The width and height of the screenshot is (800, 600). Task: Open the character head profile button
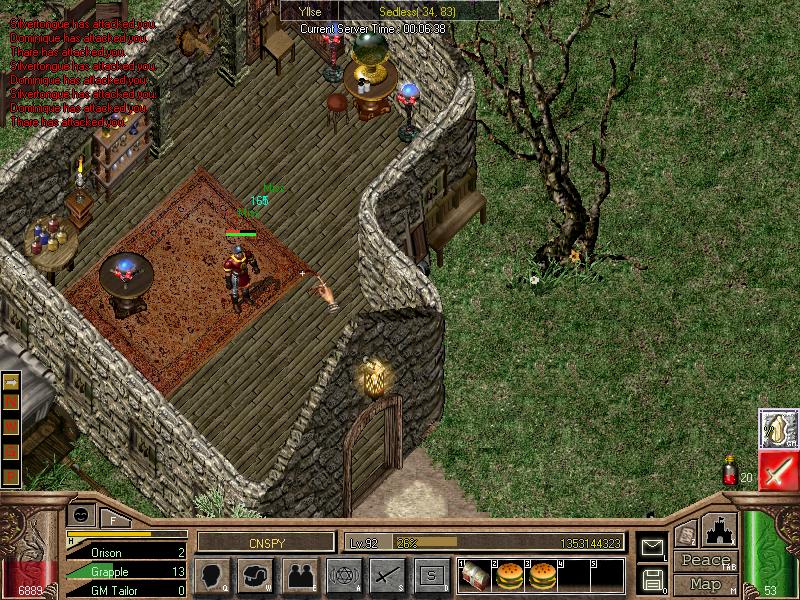click(x=211, y=575)
